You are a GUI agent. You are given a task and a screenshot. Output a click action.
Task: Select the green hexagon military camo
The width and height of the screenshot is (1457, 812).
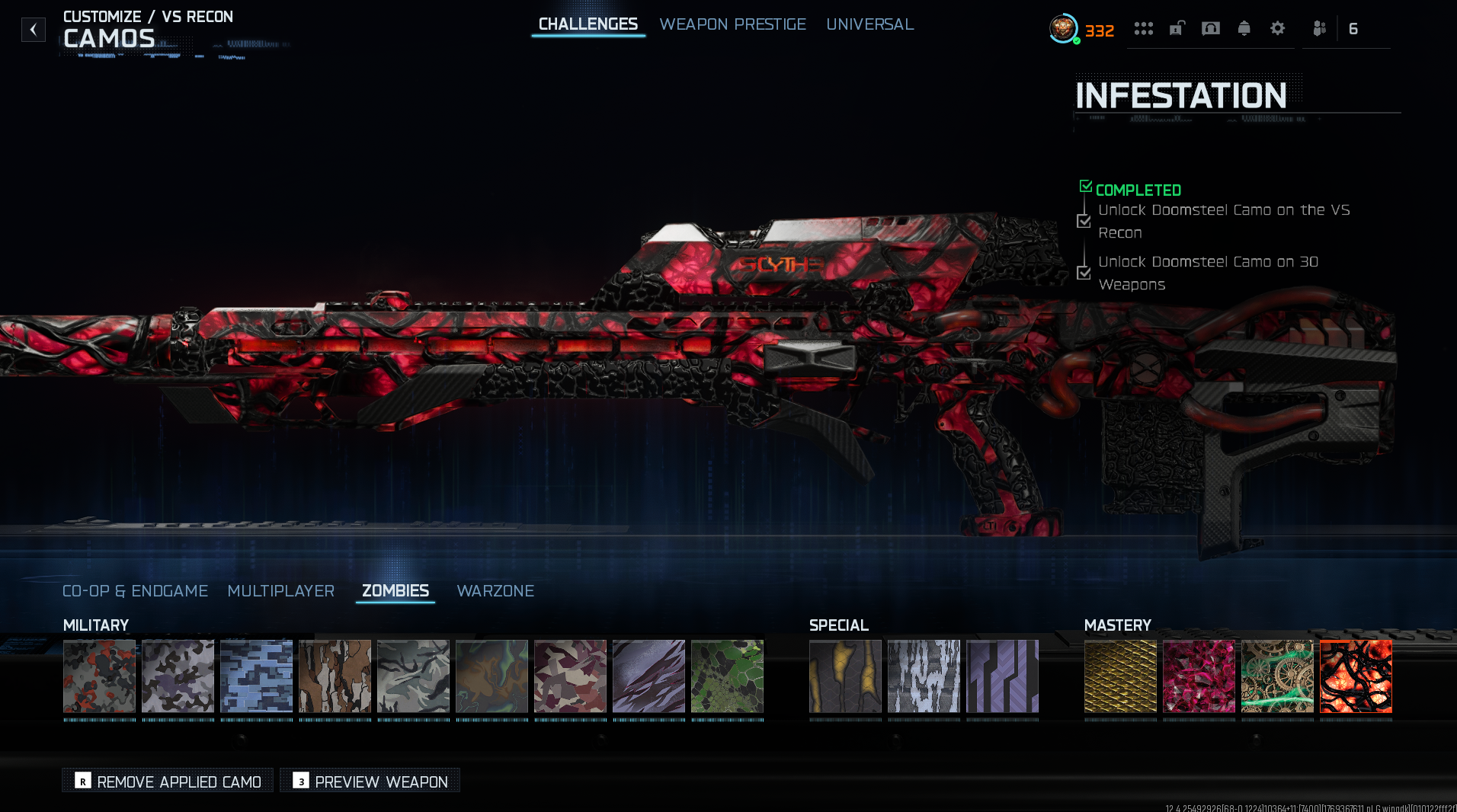click(x=727, y=676)
